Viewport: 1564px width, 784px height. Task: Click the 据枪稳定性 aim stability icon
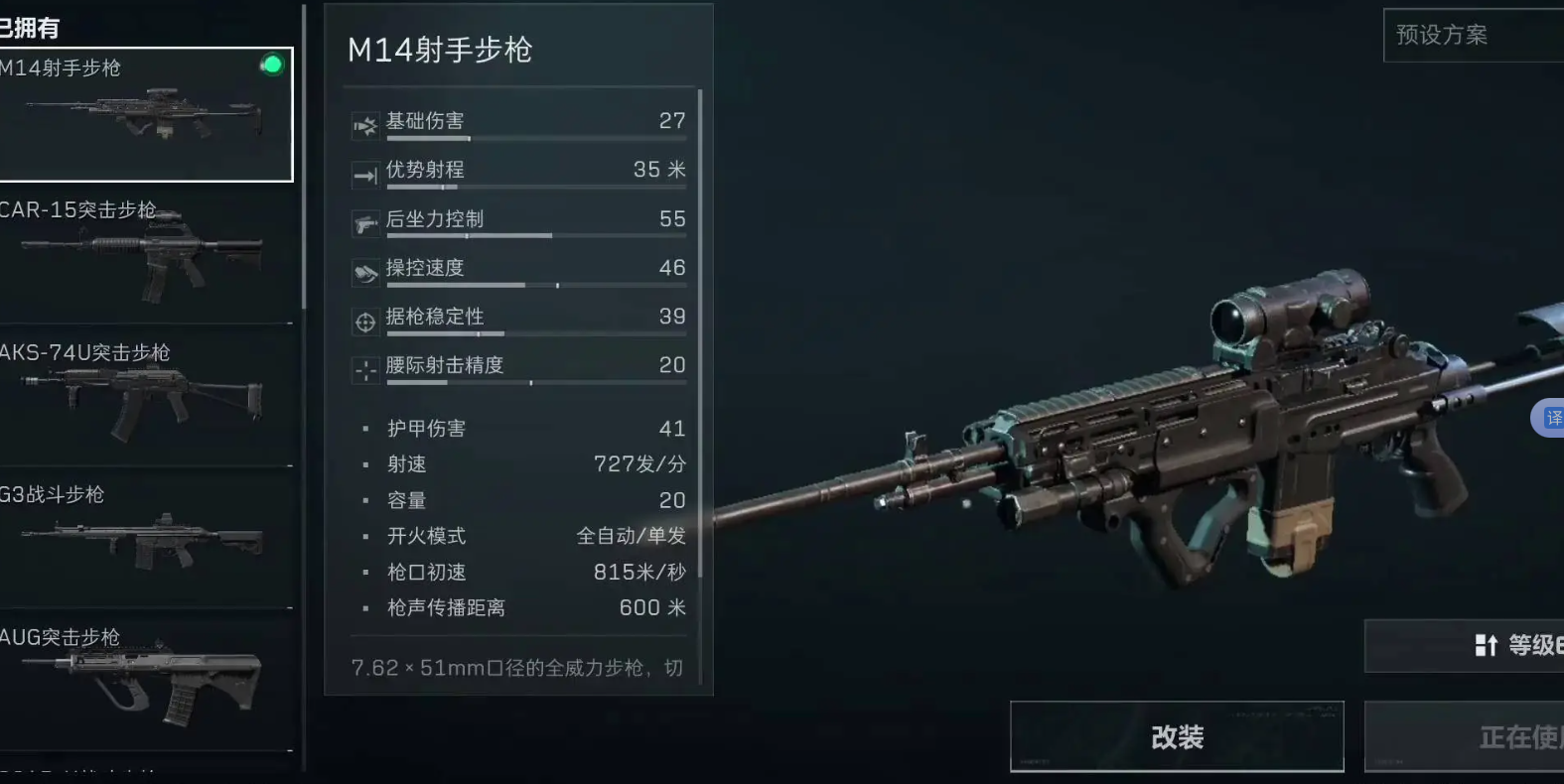(363, 321)
